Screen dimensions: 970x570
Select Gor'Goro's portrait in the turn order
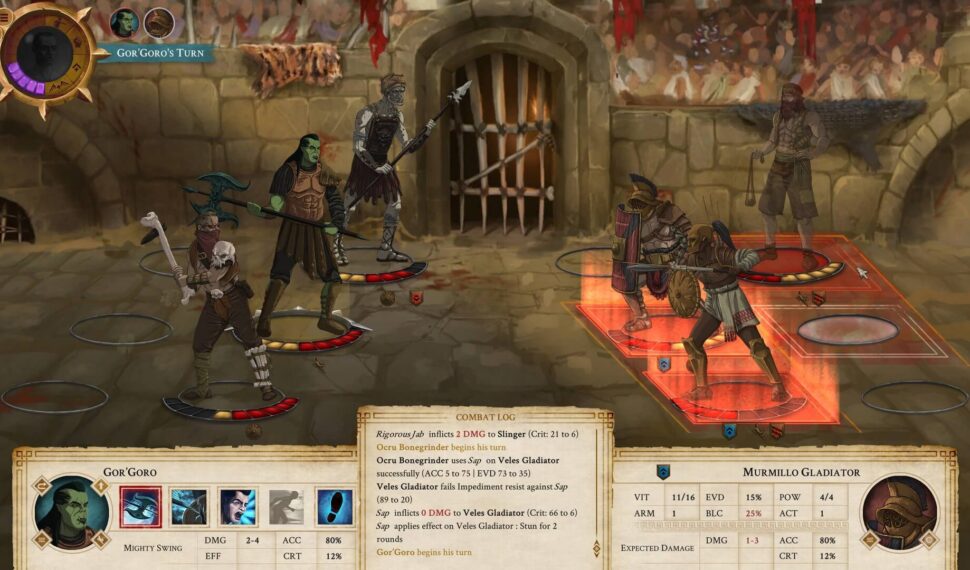[x=125, y=22]
